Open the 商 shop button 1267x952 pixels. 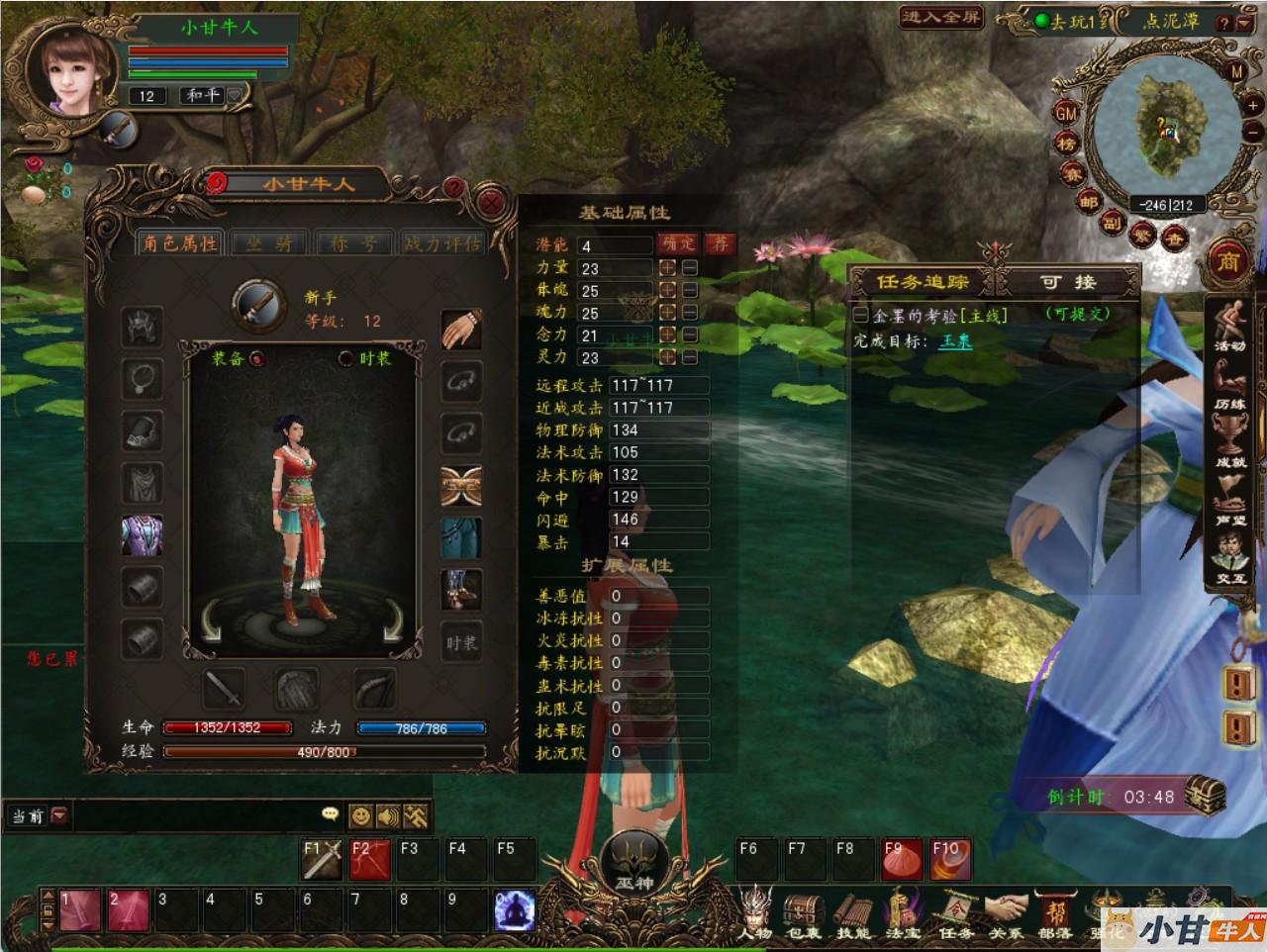pyautogui.click(x=1227, y=261)
